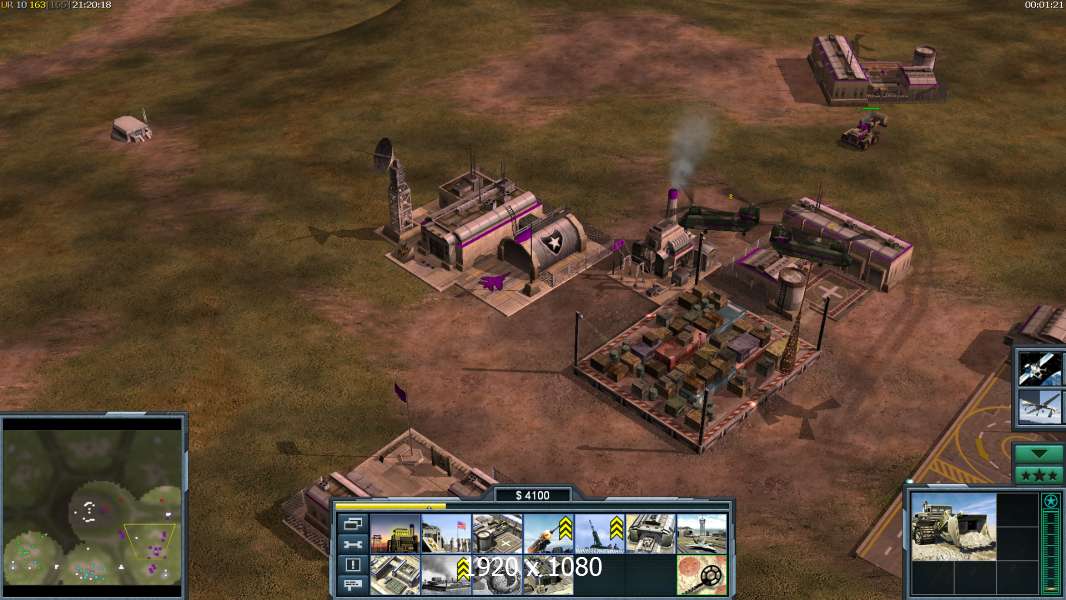Open General's Promotions three-star button
The image size is (1066, 600).
1039,474
